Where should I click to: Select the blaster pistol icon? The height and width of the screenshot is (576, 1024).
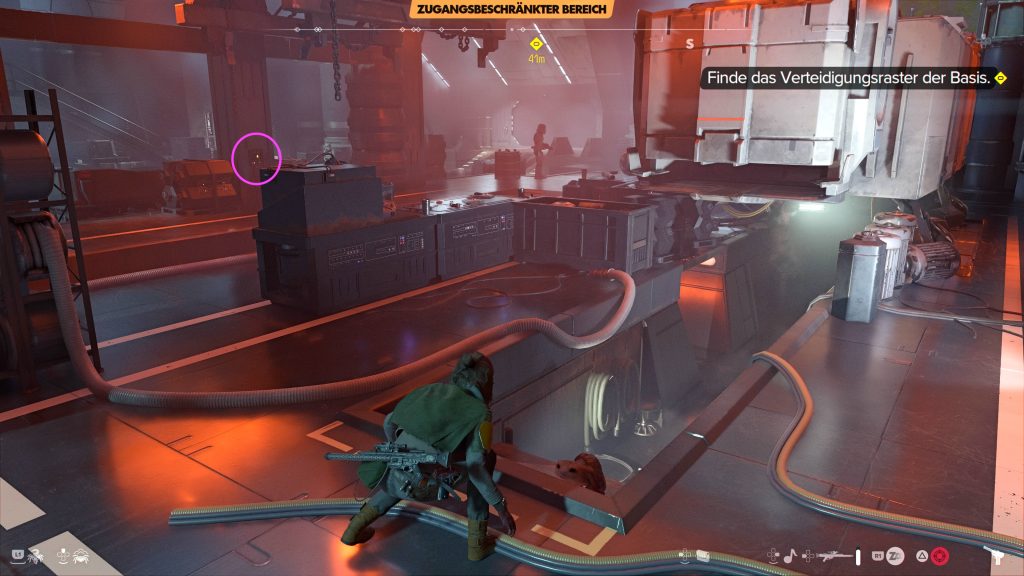pos(997,556)
